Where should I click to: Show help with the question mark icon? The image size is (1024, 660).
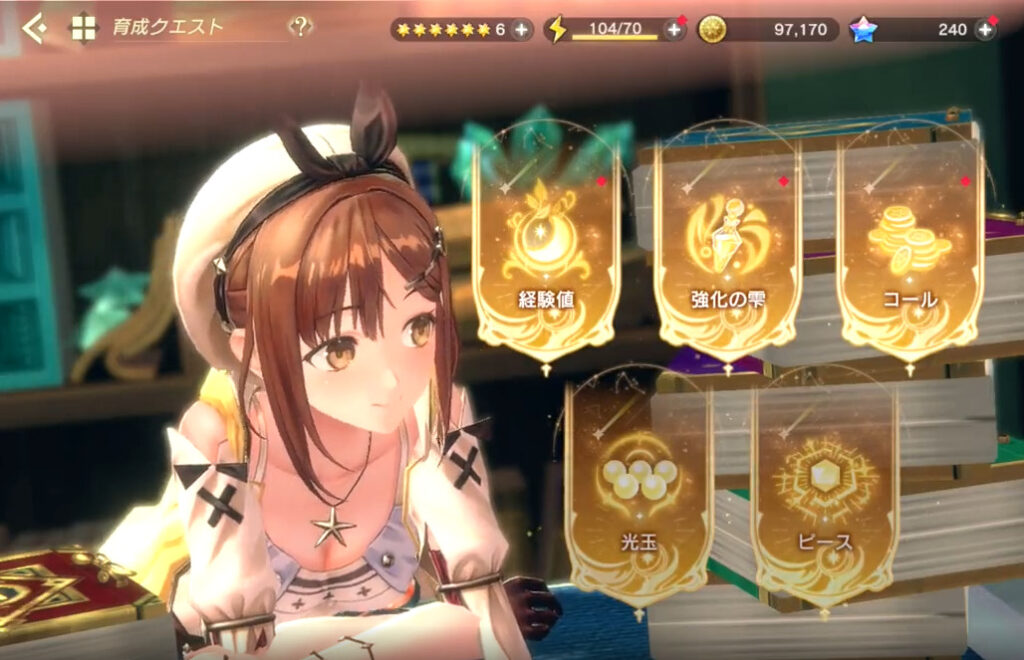pyautogui.click(x=300, y=28)
